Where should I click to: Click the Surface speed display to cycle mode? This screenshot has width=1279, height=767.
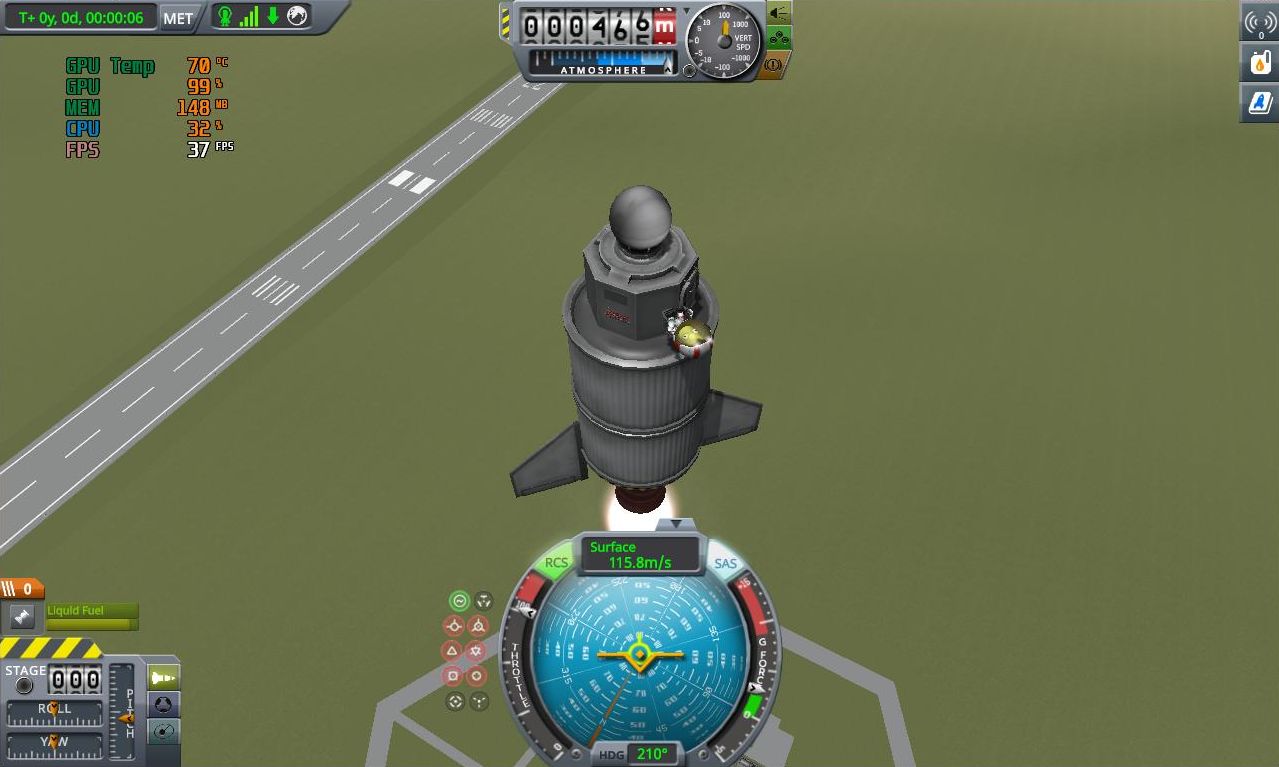click(x=640, y=555)
